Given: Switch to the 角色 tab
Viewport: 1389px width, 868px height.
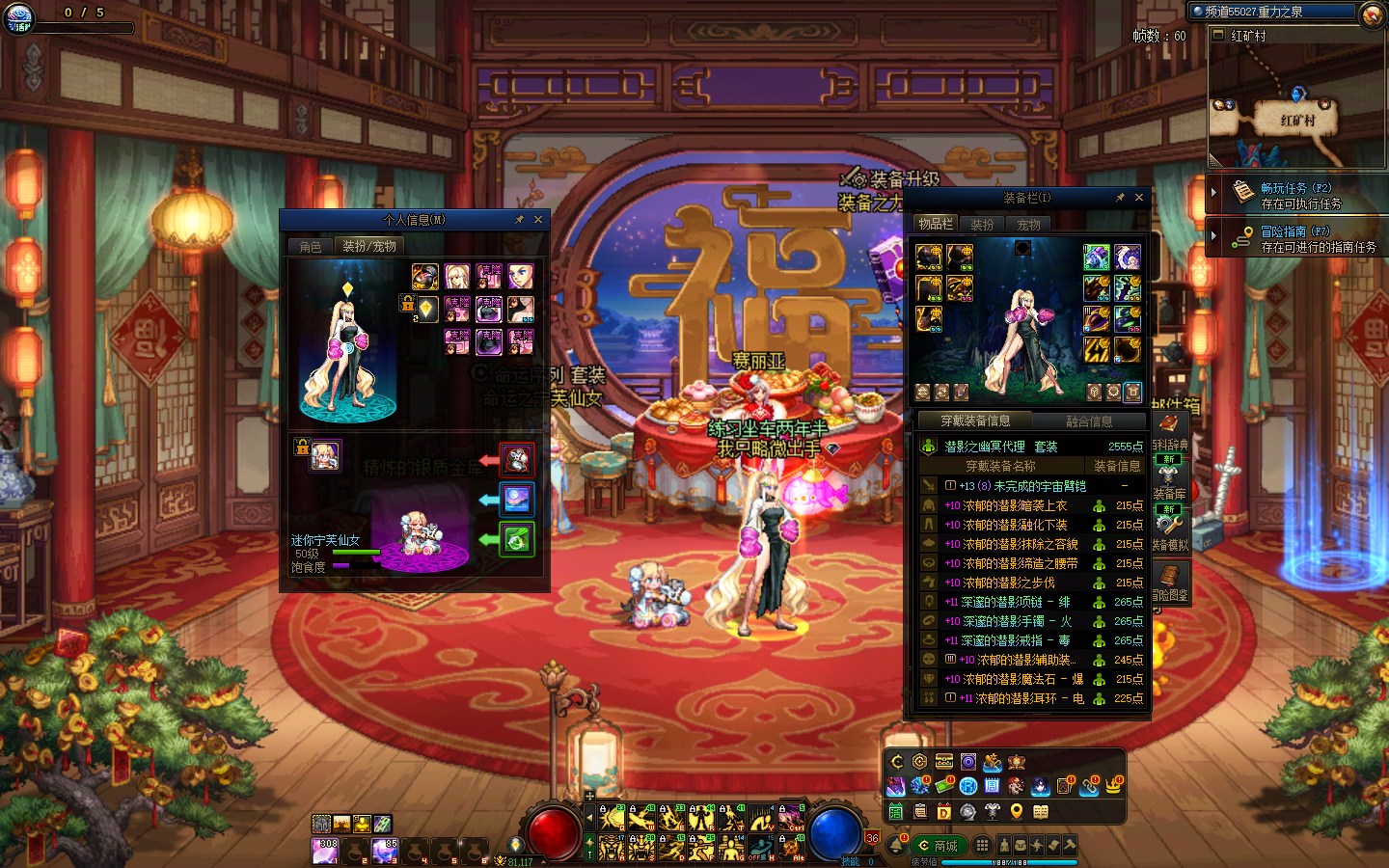Looking at the screenshot, I should click(311, 247).
